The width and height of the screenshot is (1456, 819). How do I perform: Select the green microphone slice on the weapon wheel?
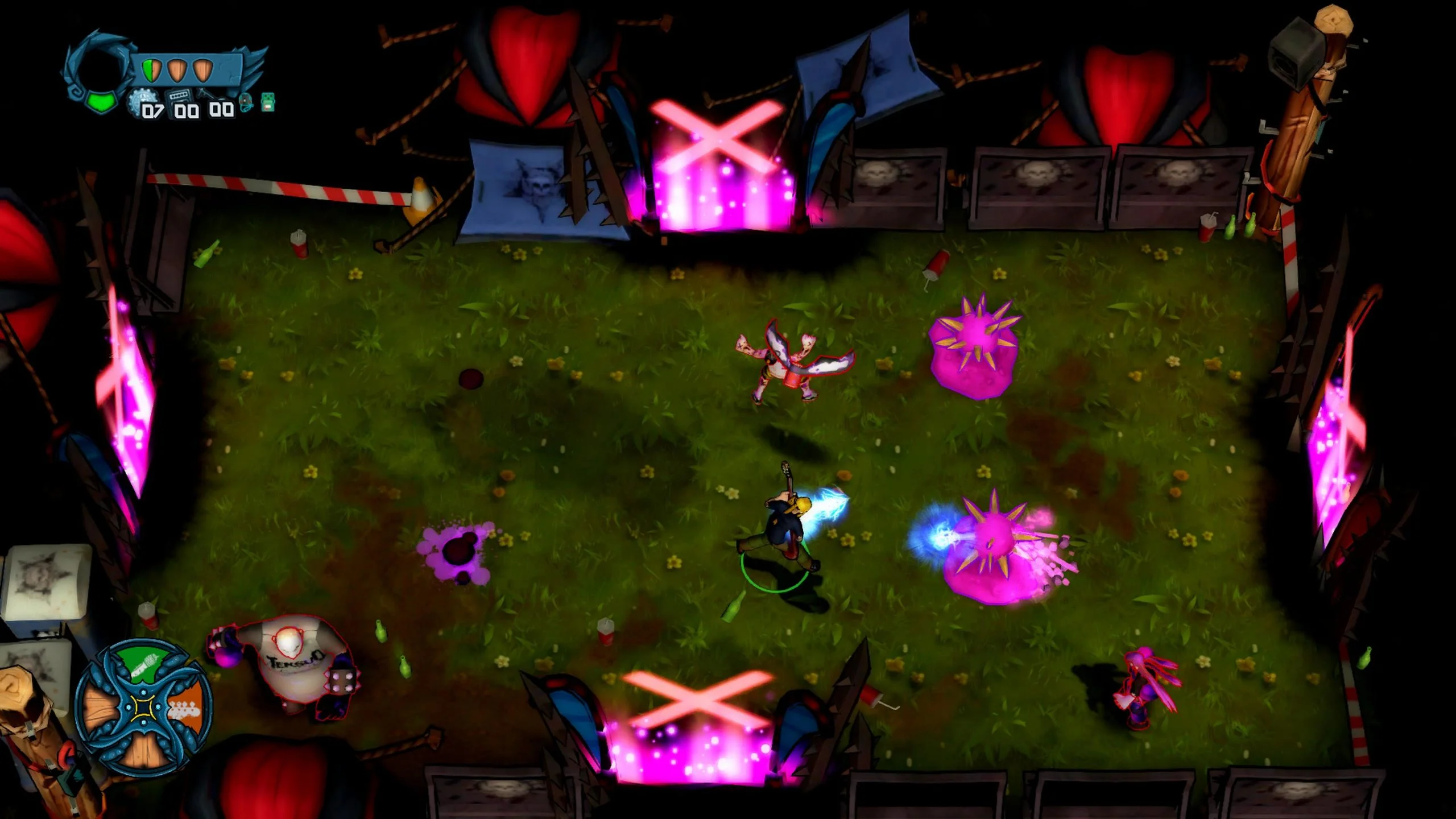click(143, 663)
